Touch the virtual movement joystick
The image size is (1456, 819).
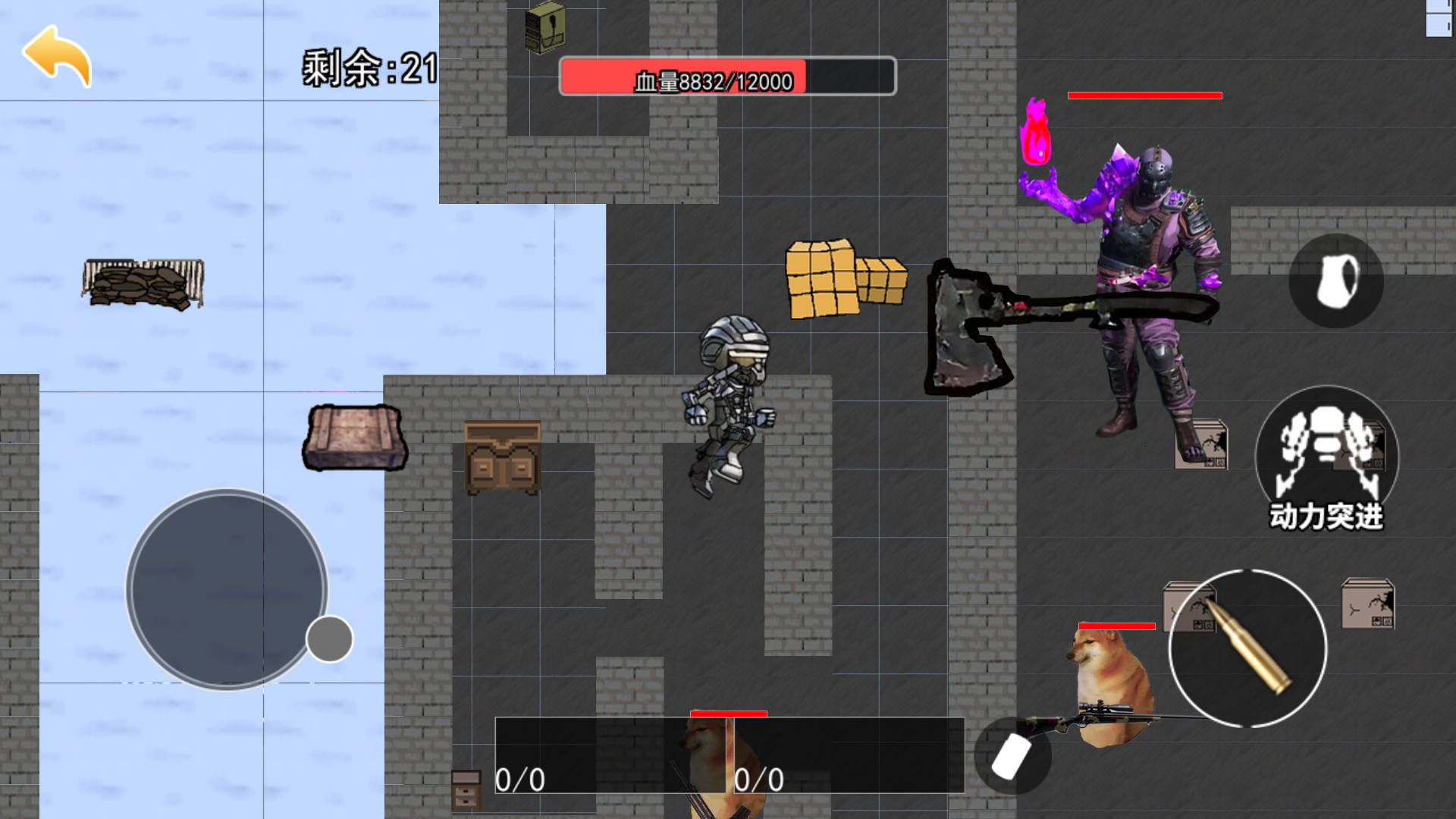pos(227,590)
